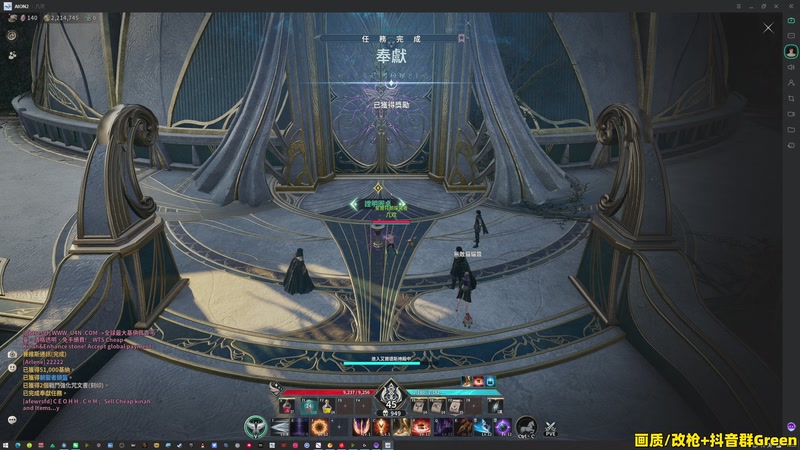Click the red eye buff icon
The image size is (800, 450).
pyautogui.click(x=478, y=381)
